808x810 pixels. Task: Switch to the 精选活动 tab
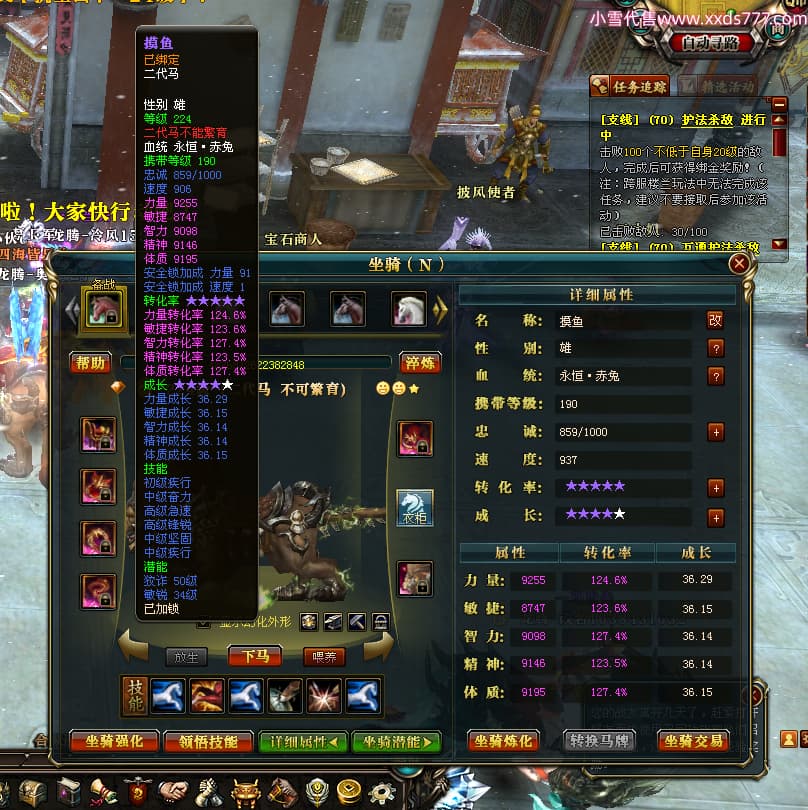point(727,87)
